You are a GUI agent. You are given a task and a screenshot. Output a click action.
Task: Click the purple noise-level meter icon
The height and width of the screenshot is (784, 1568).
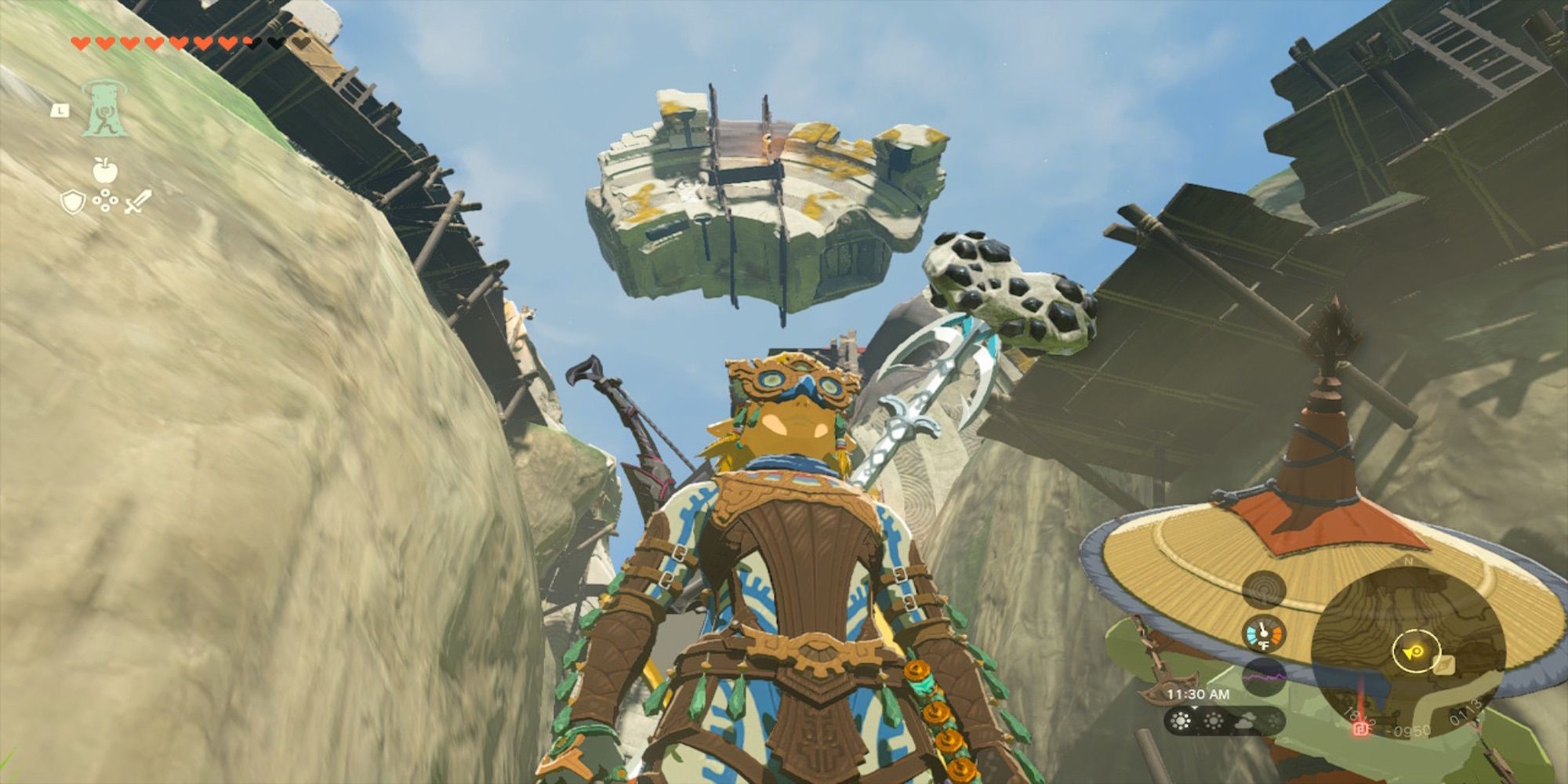pyautogui.click(x=1264, y=676)
